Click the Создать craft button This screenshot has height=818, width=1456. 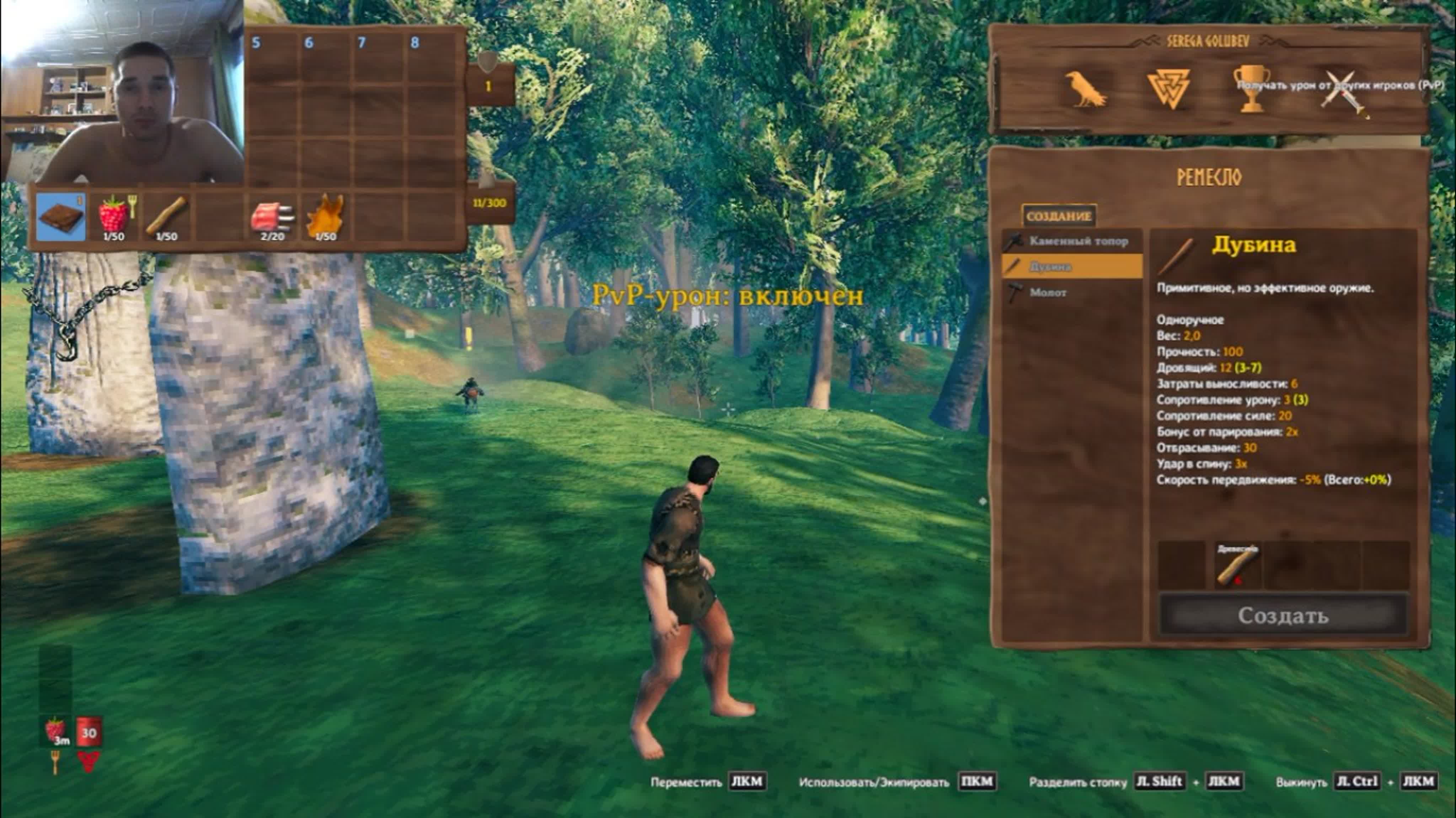point(1283,615)
